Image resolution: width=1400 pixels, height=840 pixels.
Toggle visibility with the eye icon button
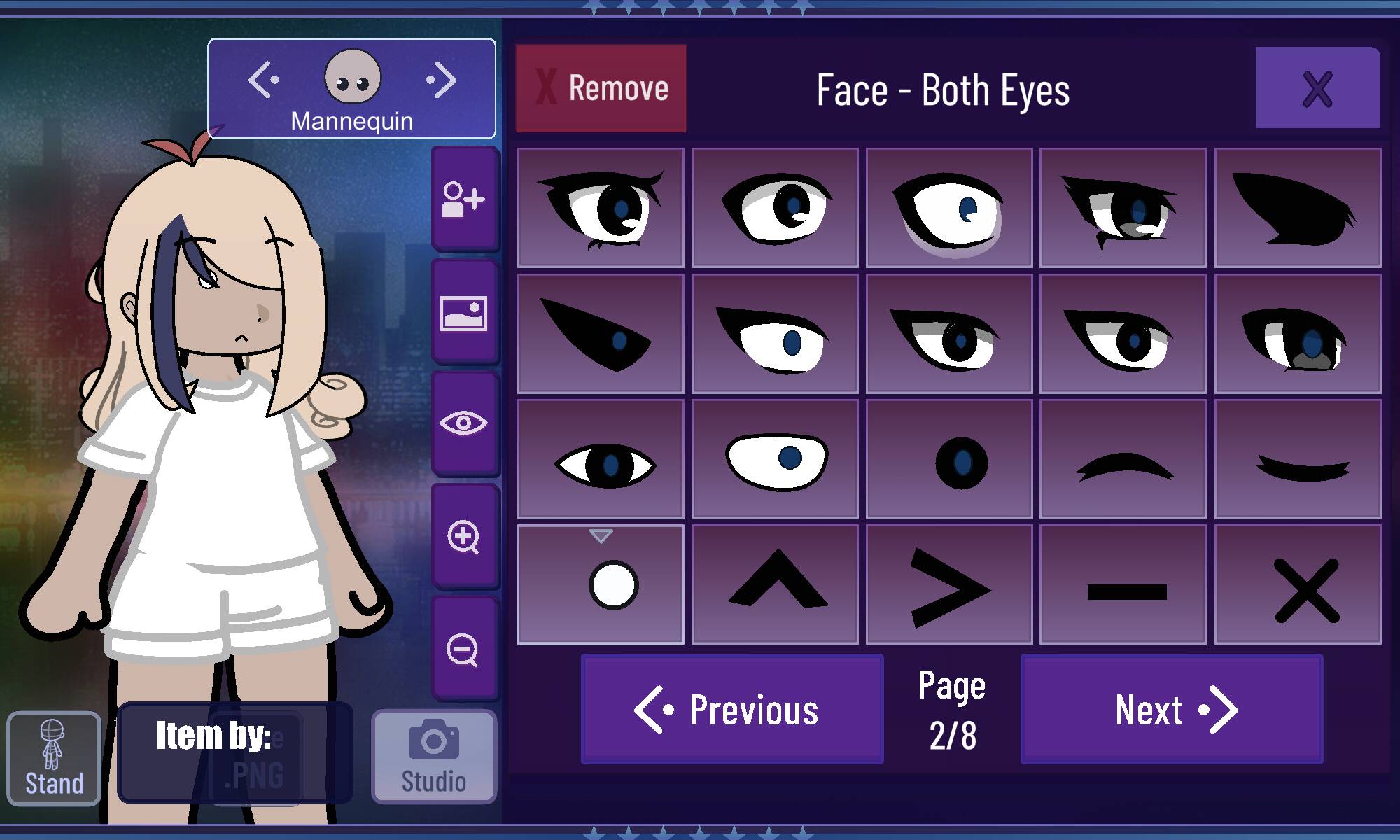click(x=464, y=423)
